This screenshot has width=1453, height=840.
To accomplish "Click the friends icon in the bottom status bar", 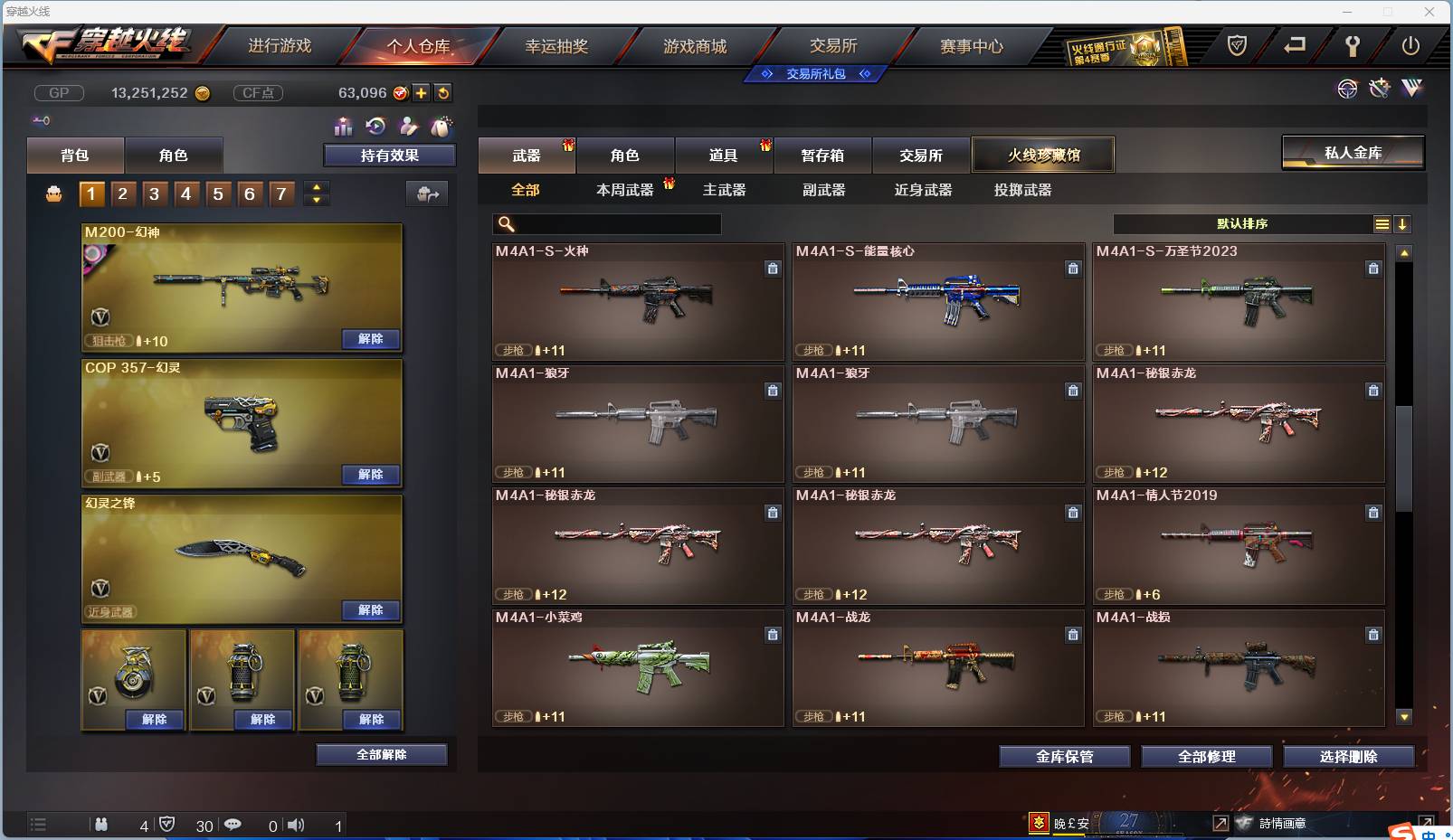I will click(x=101, y=825).
